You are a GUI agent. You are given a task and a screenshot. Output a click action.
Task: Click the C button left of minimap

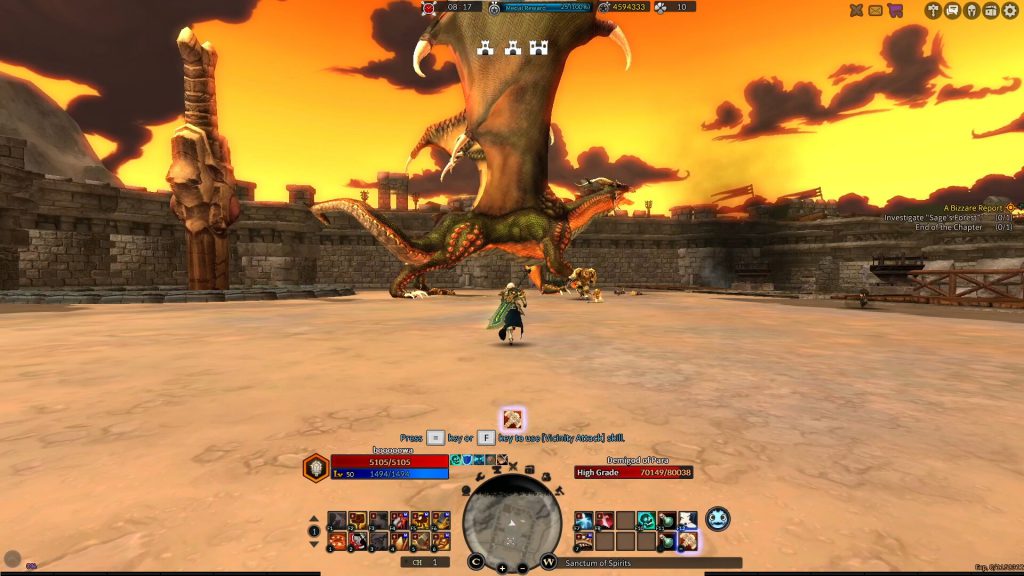(x=476, y=562)
